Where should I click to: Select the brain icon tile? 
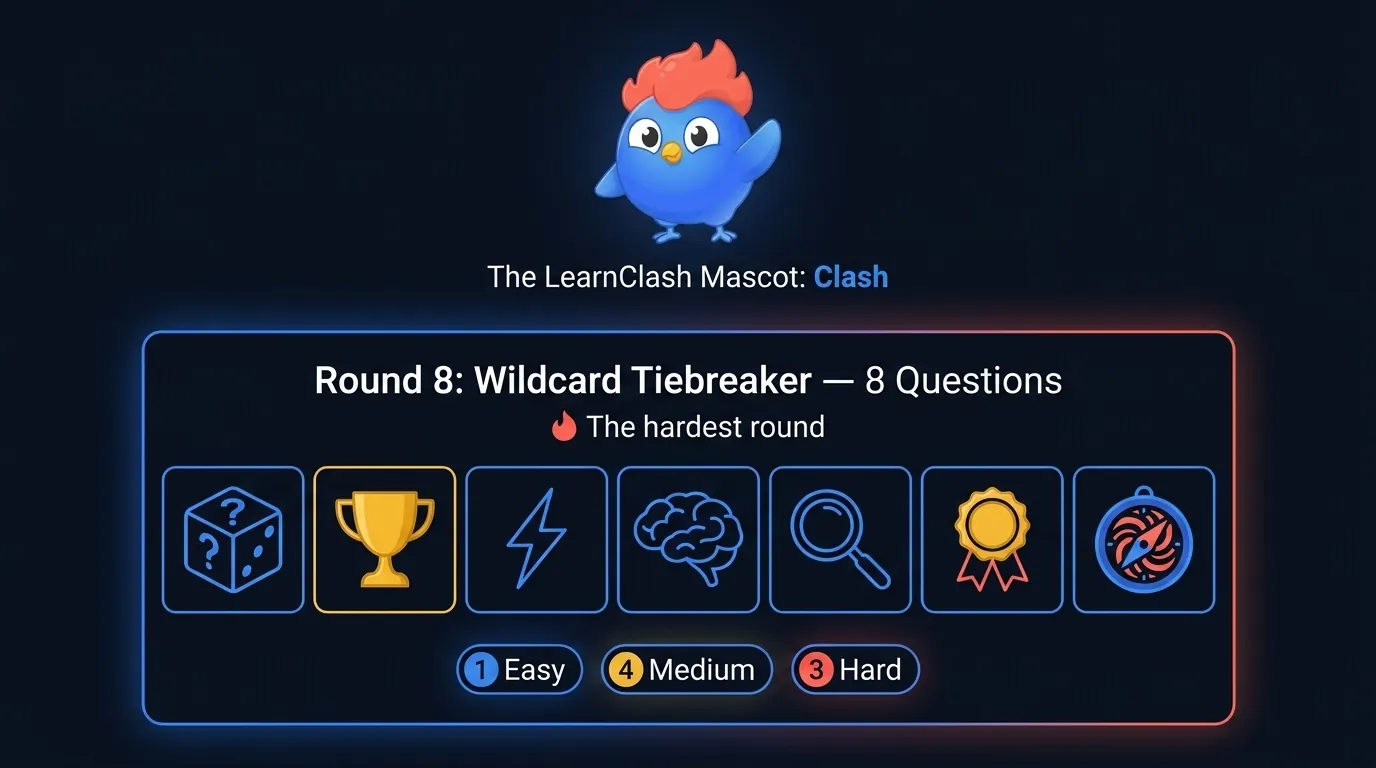coord(688,539)
